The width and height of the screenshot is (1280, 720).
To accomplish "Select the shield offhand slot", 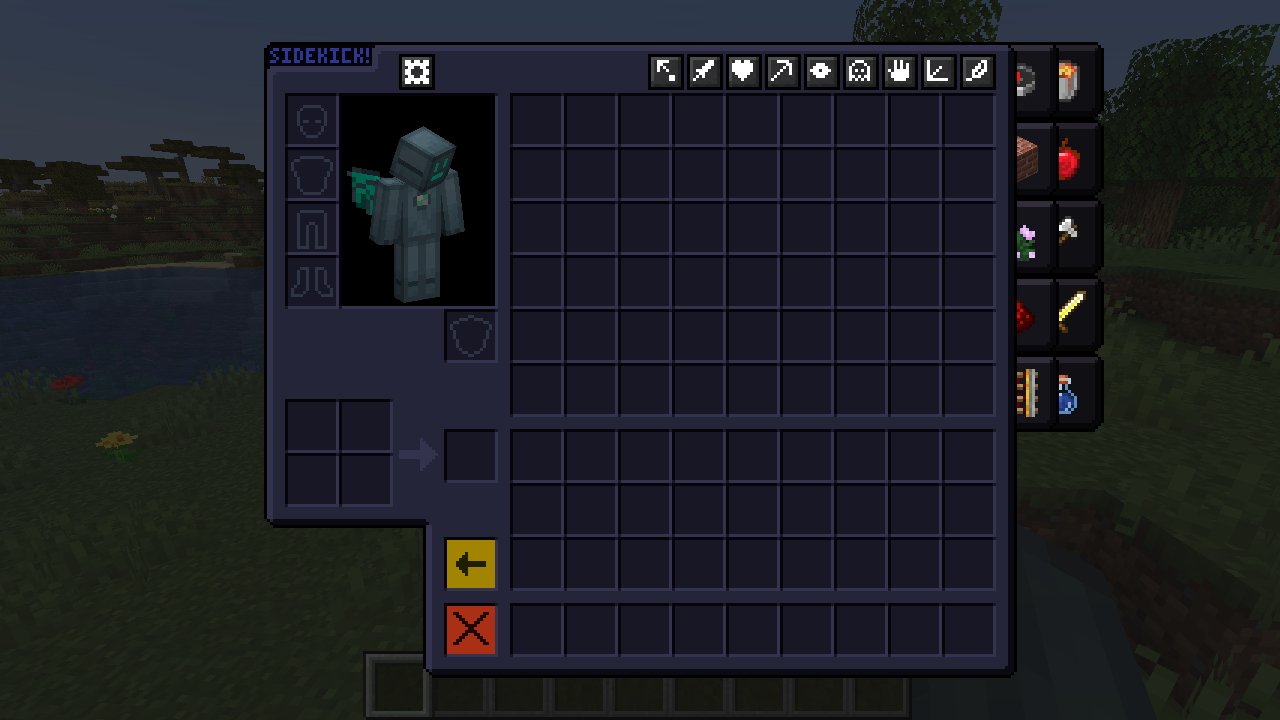I will tap(470, 337).
